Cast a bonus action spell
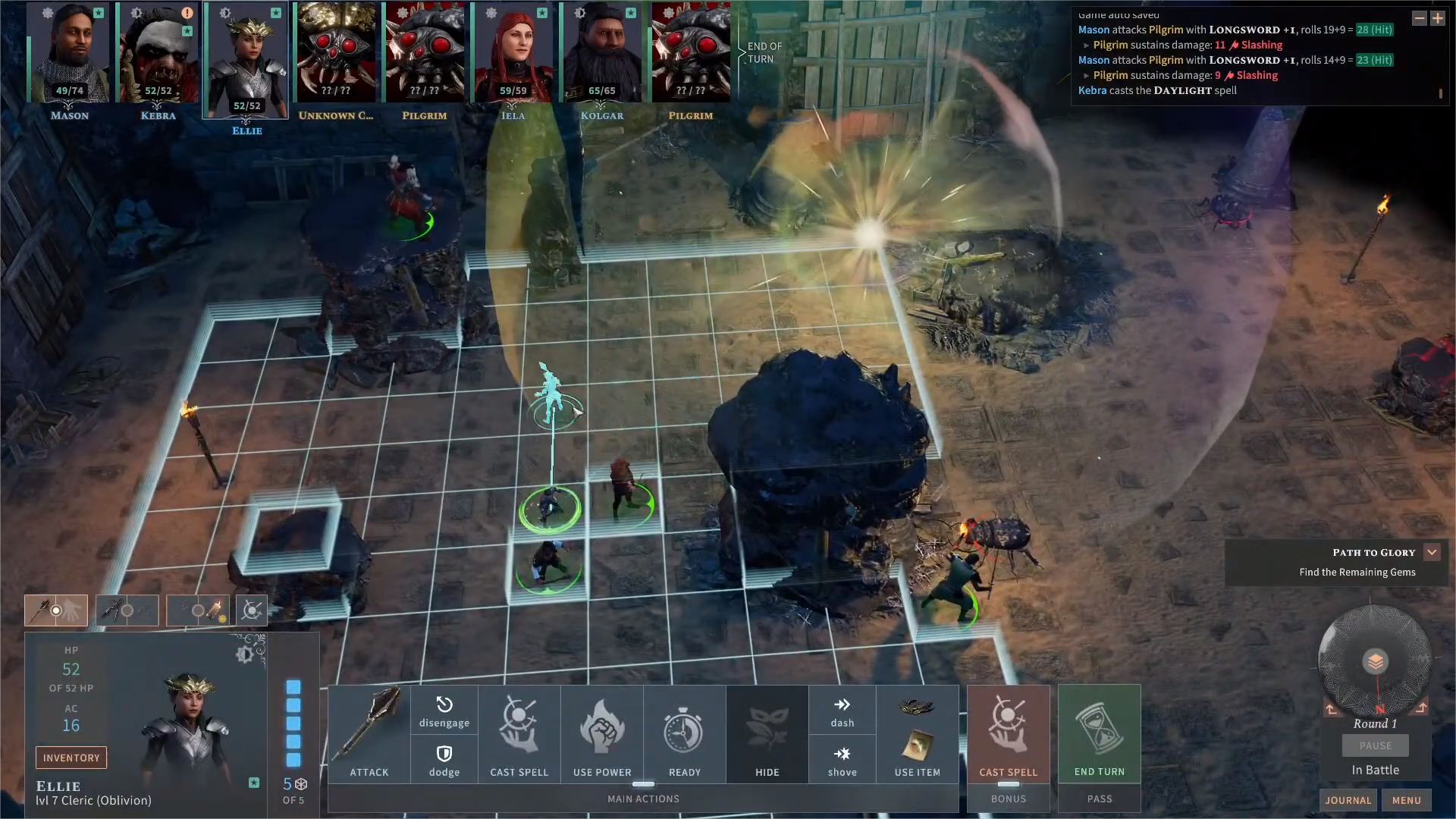Viewport: 1456px width, 819px height. (1008, 733)
